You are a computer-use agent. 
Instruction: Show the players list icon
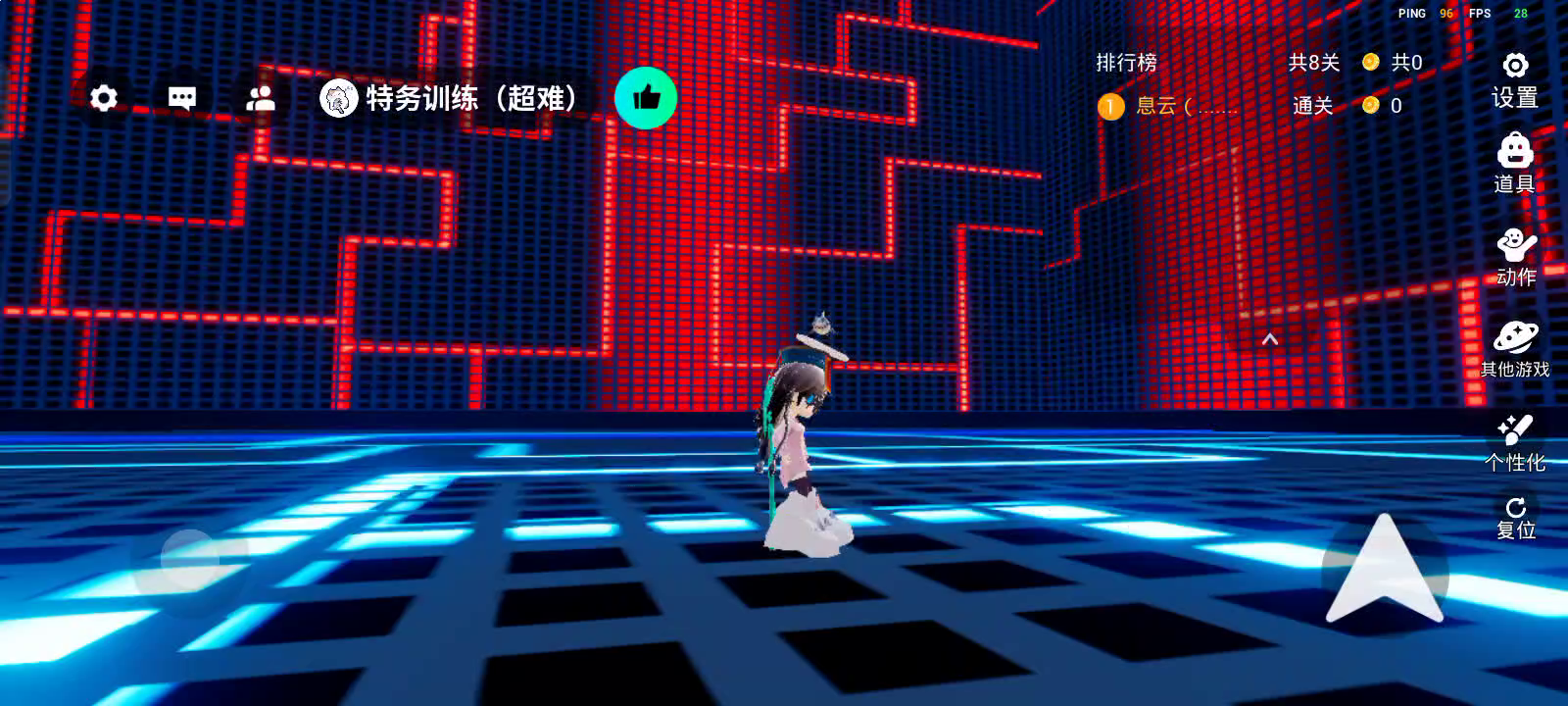[x=261, y=98]
